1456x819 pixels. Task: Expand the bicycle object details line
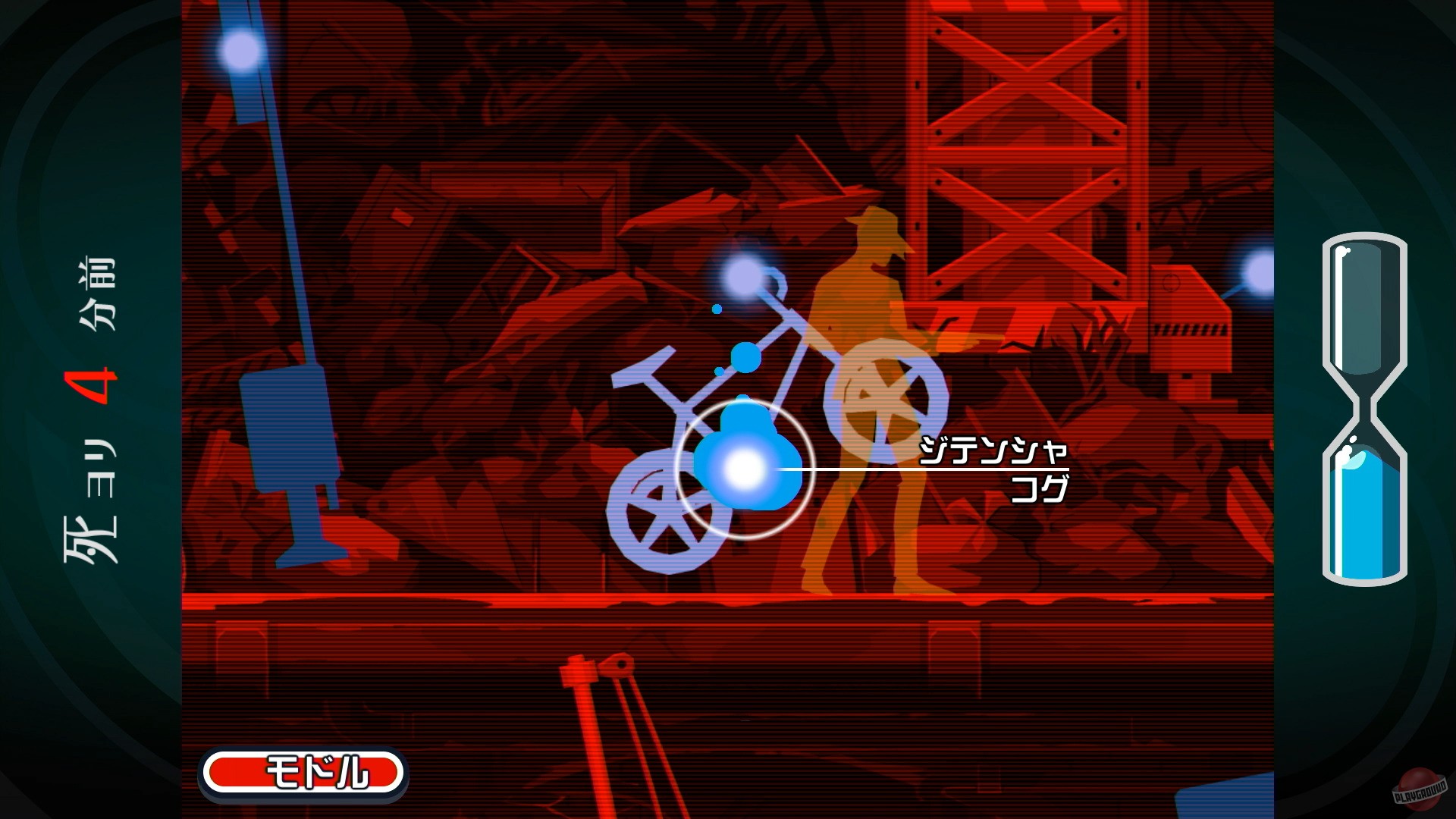[x=996, y=451]
